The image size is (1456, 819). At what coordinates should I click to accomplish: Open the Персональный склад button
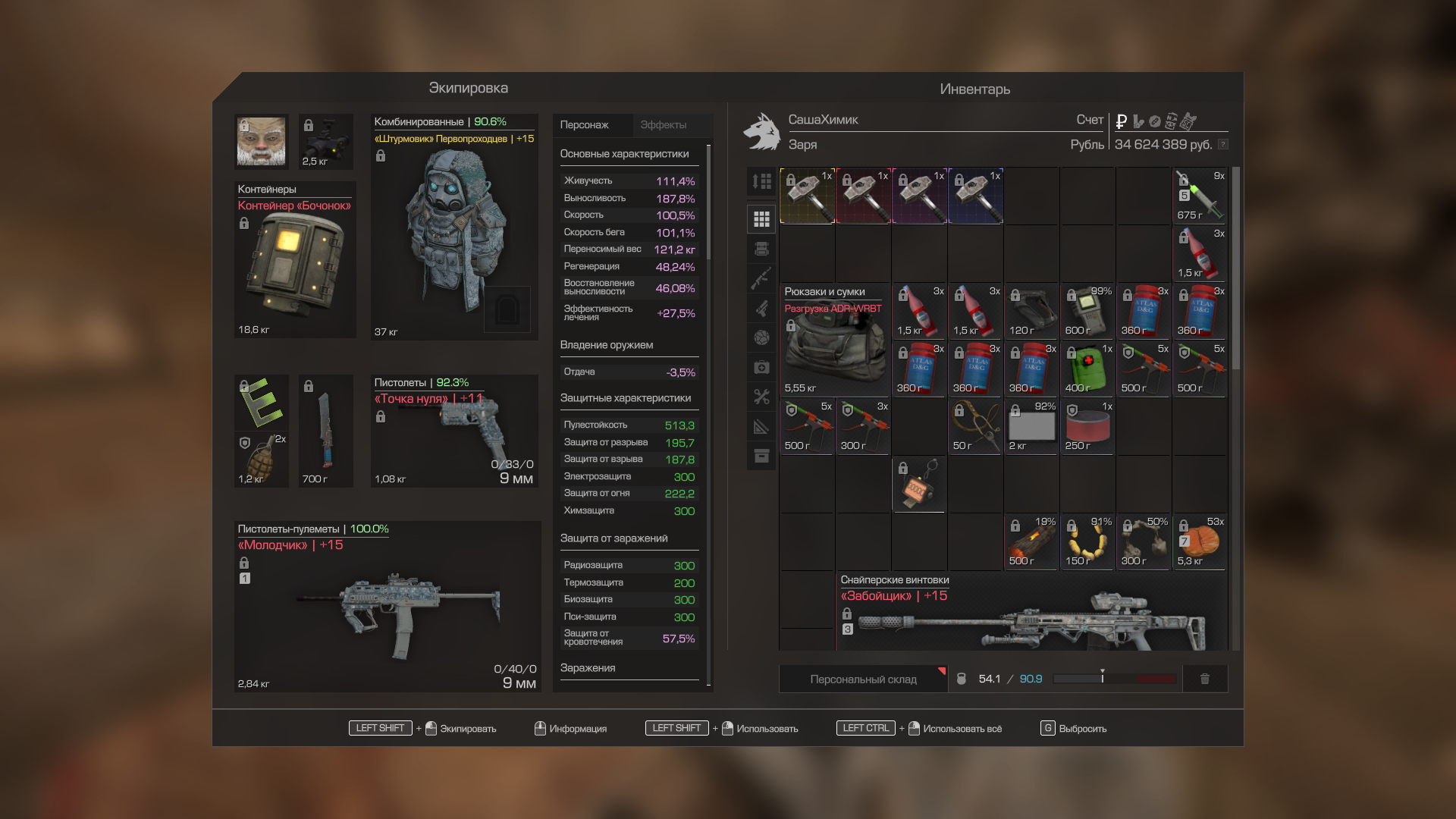[863, 679]
